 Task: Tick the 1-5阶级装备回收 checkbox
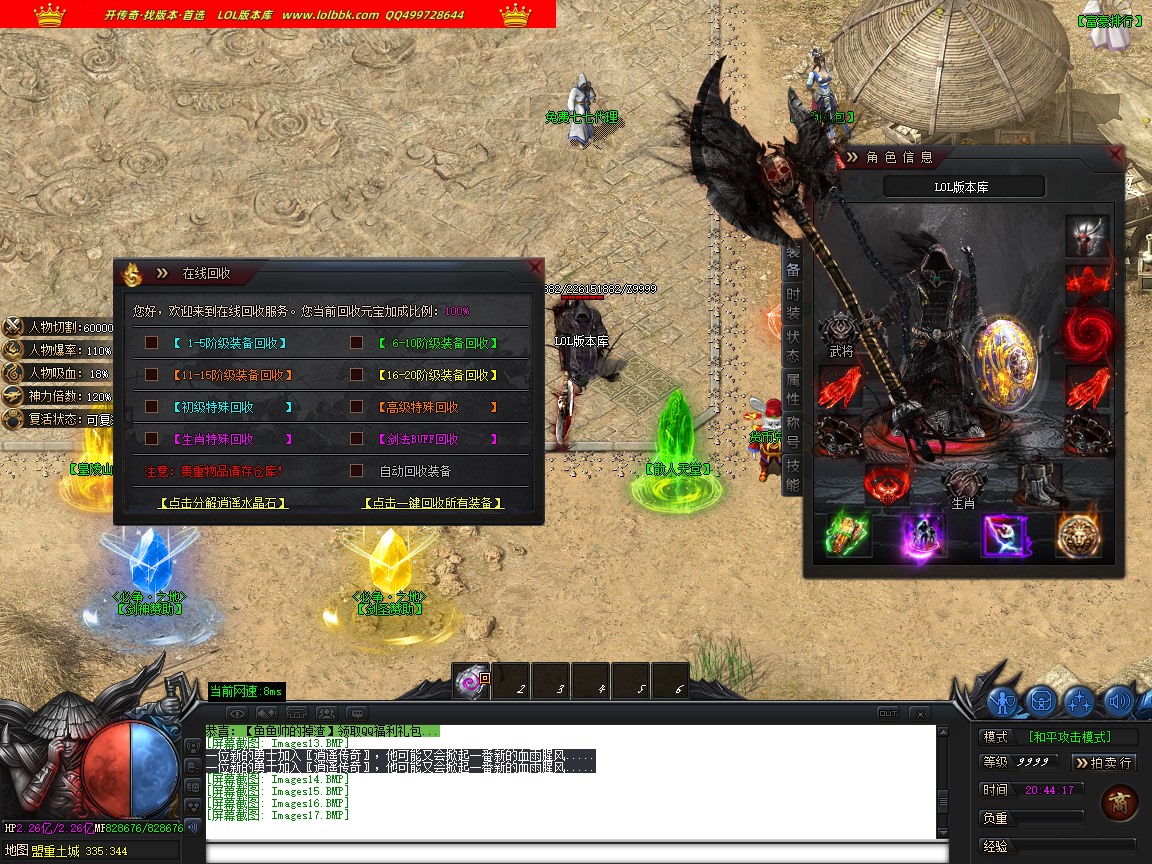[x=152, y=343]
